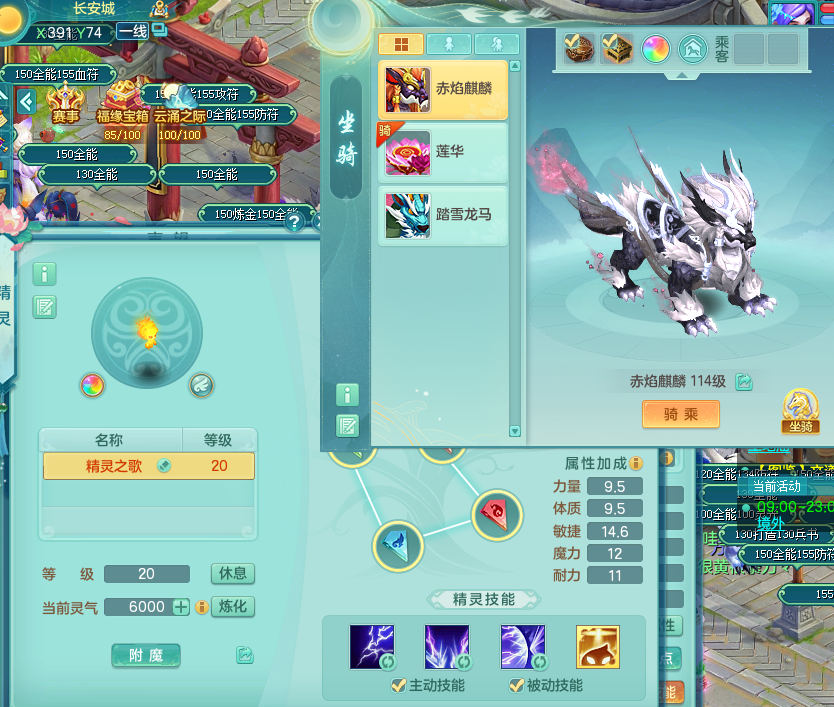
Task: Select the purple lightning spirit skill icon
Action: pyautogui.click(x=372, y=647)
